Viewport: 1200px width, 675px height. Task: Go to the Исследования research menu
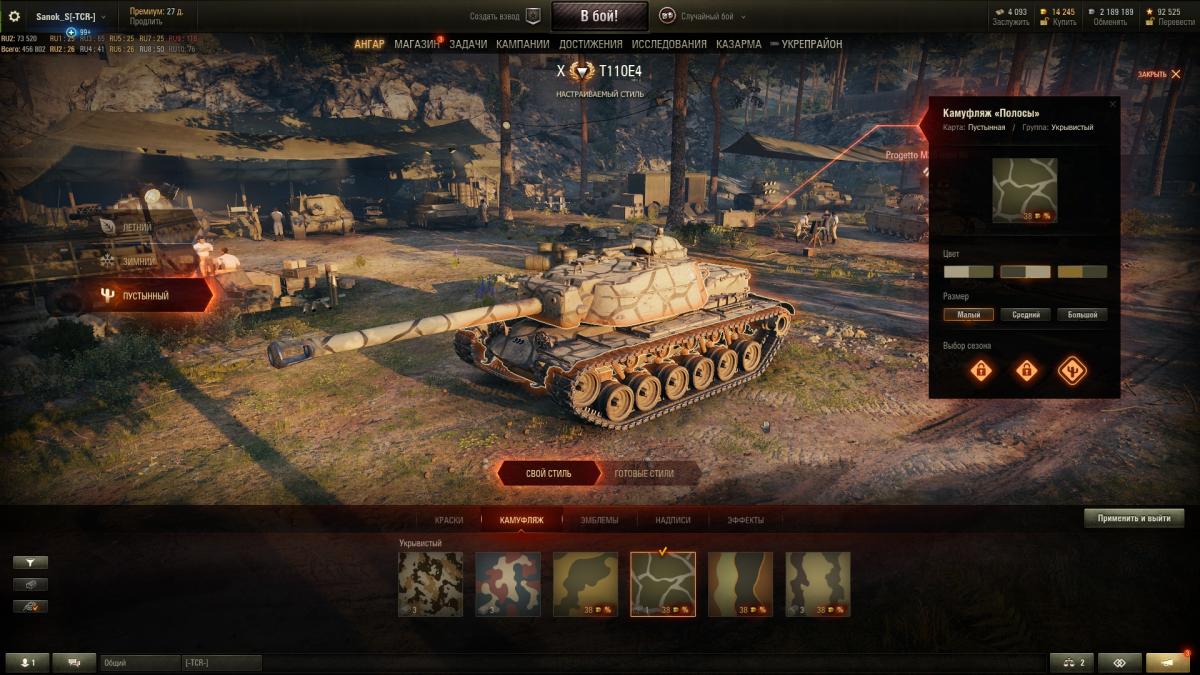click(669, 44)
